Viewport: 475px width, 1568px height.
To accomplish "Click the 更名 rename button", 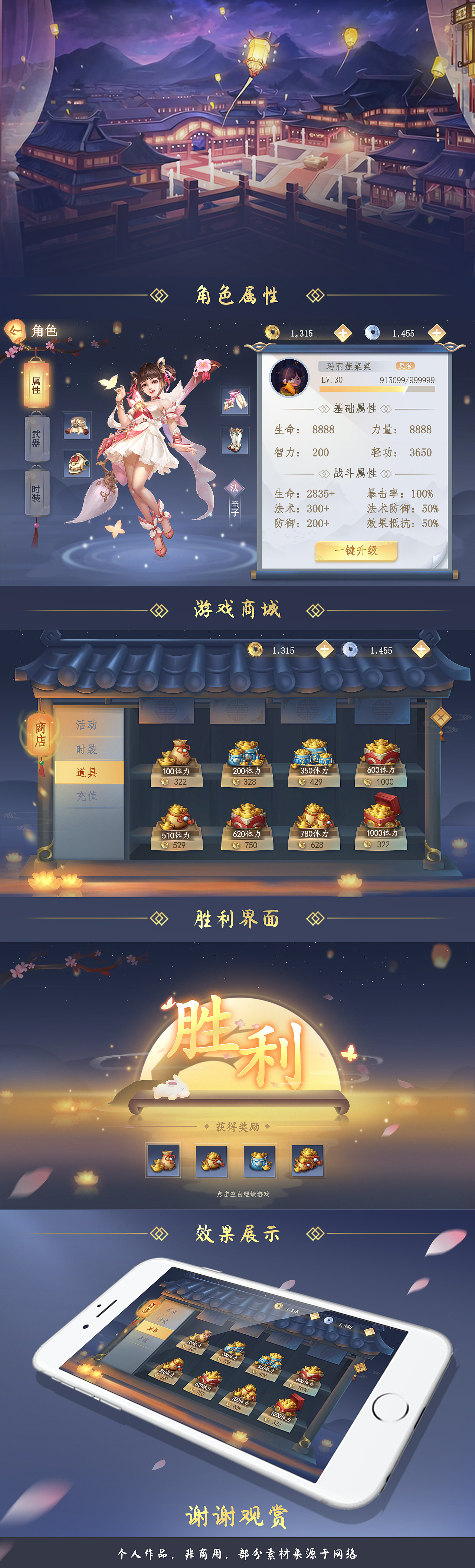I will pos(406,365).
